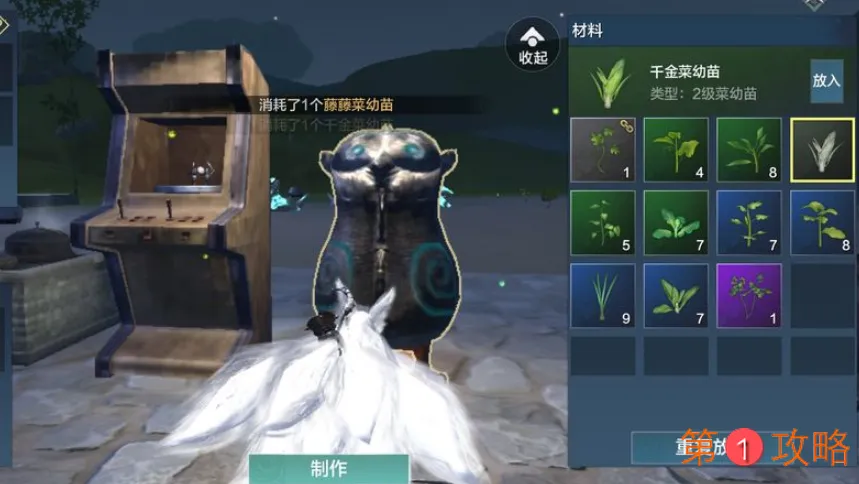Pick the blue grass seedling with count 9
859x484 pixels.
[602, 296]
